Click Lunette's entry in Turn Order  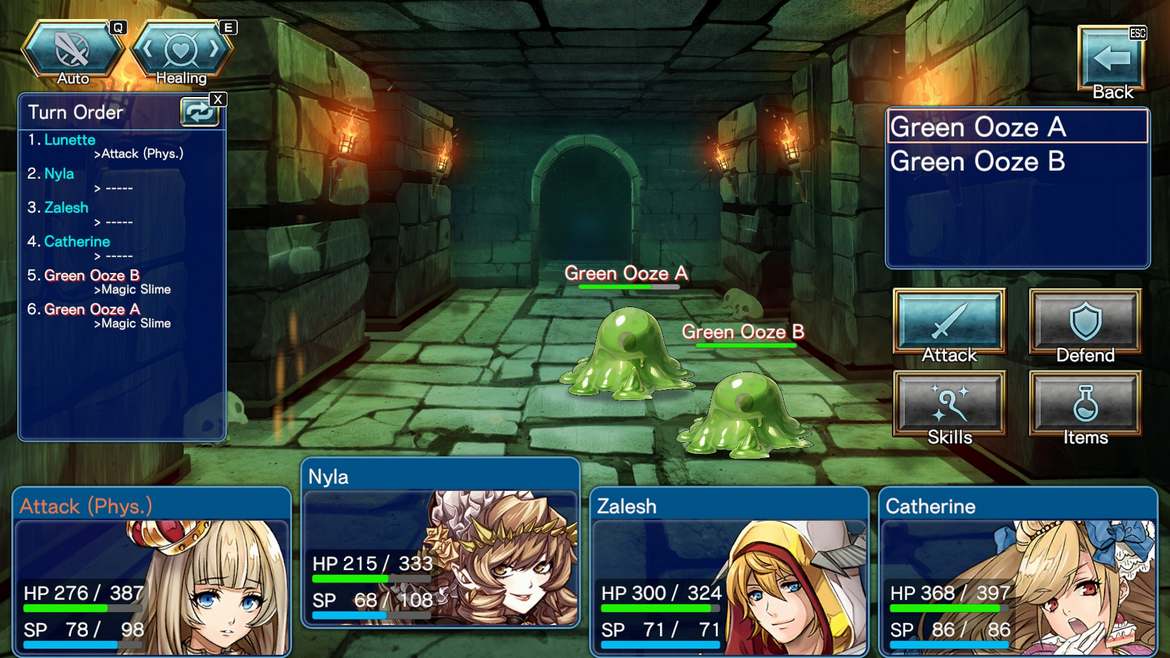pyautogui.click(x=70, y=140)
